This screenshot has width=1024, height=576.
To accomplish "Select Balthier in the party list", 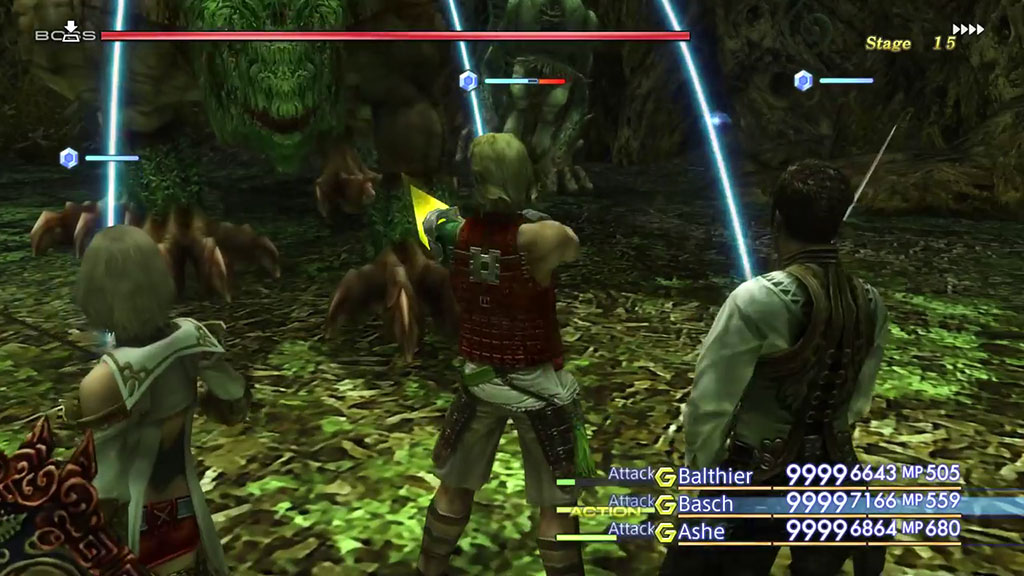I will (715, 476).
